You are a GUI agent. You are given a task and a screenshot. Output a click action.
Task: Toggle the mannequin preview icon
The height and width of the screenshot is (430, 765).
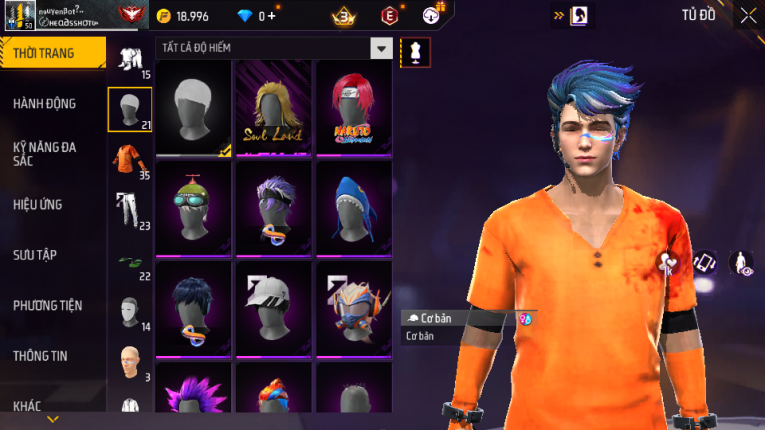pos(416,52)
